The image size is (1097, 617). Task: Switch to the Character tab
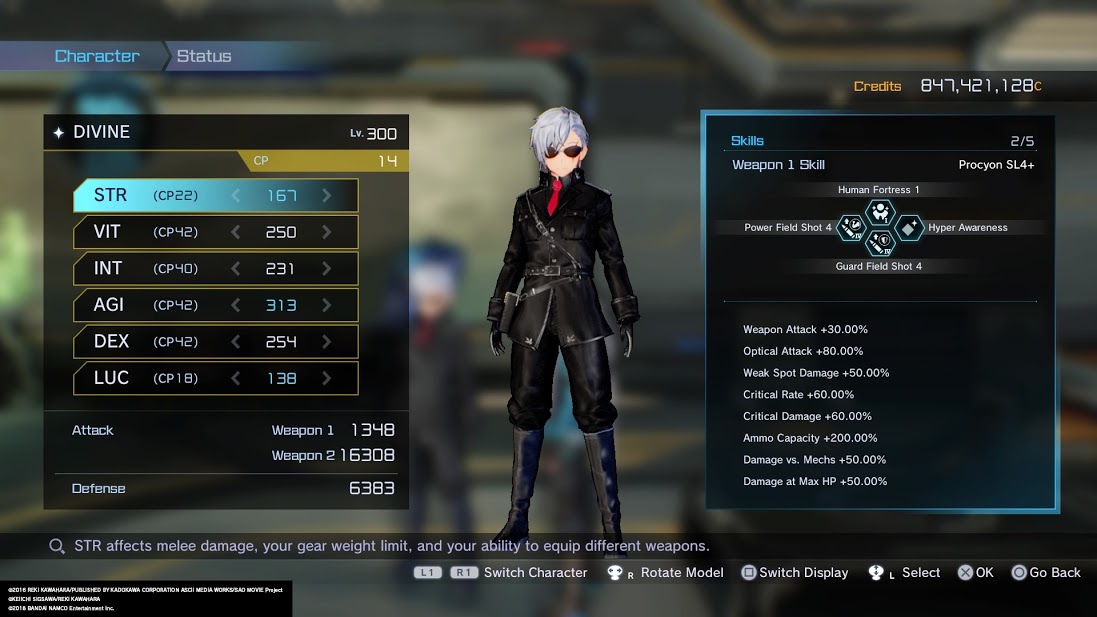[x=97, y=56]
